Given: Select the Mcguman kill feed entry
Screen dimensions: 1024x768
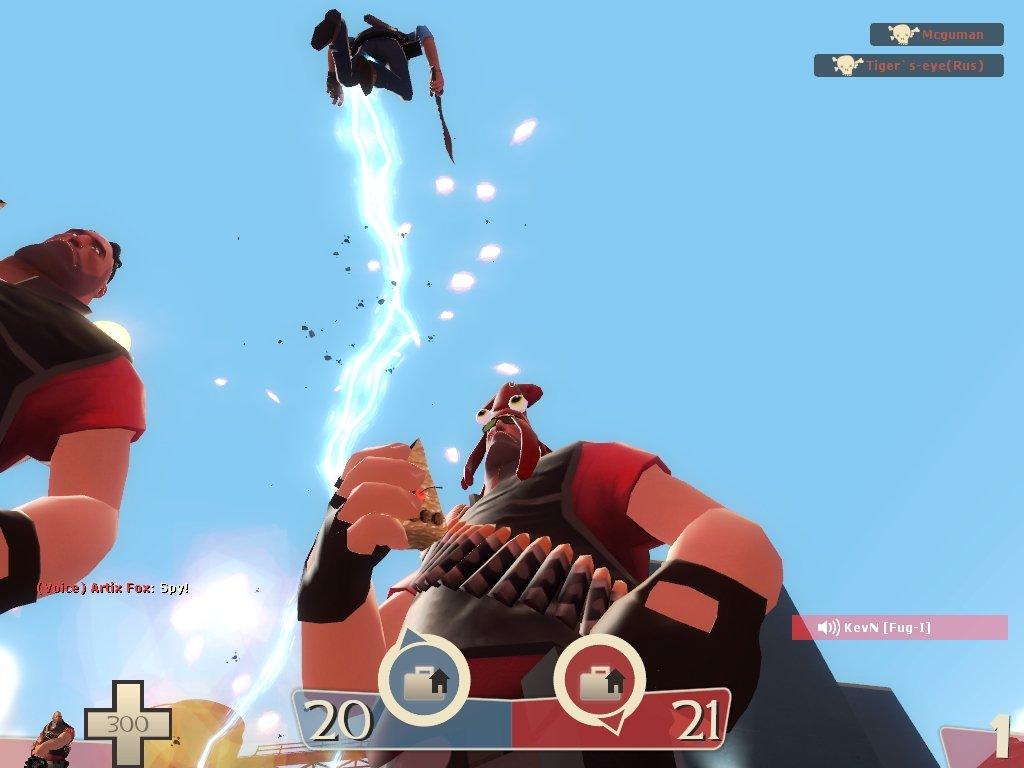Looking at the screenshot, I should tap(936, 35).
